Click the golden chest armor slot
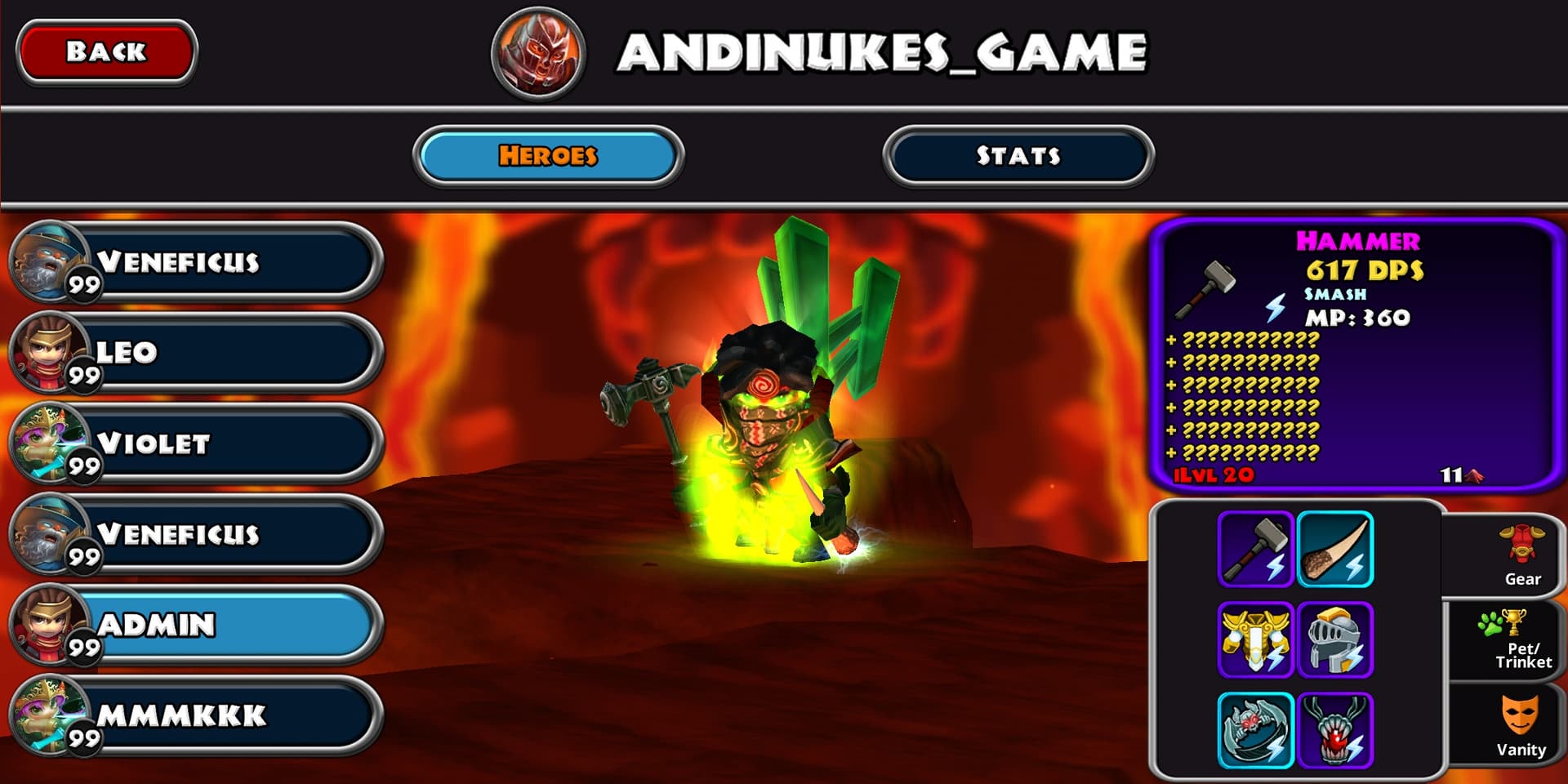 click(x=1255, y=640)
